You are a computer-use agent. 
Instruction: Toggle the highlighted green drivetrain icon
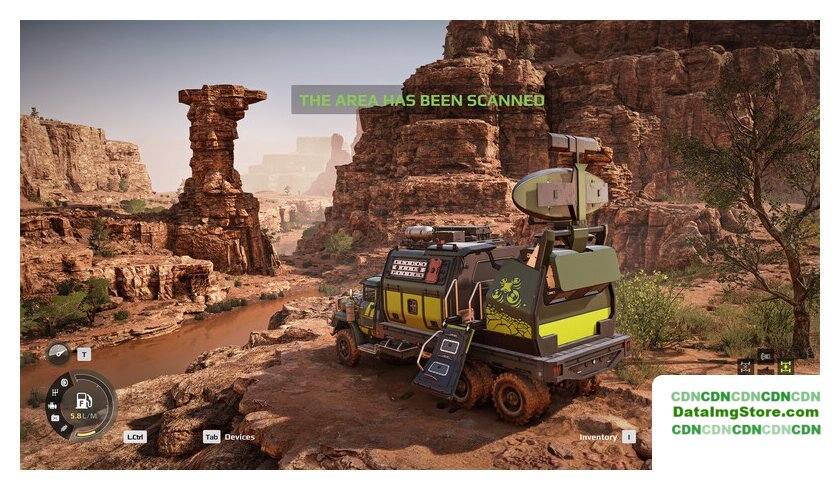[x=785, y=367]
